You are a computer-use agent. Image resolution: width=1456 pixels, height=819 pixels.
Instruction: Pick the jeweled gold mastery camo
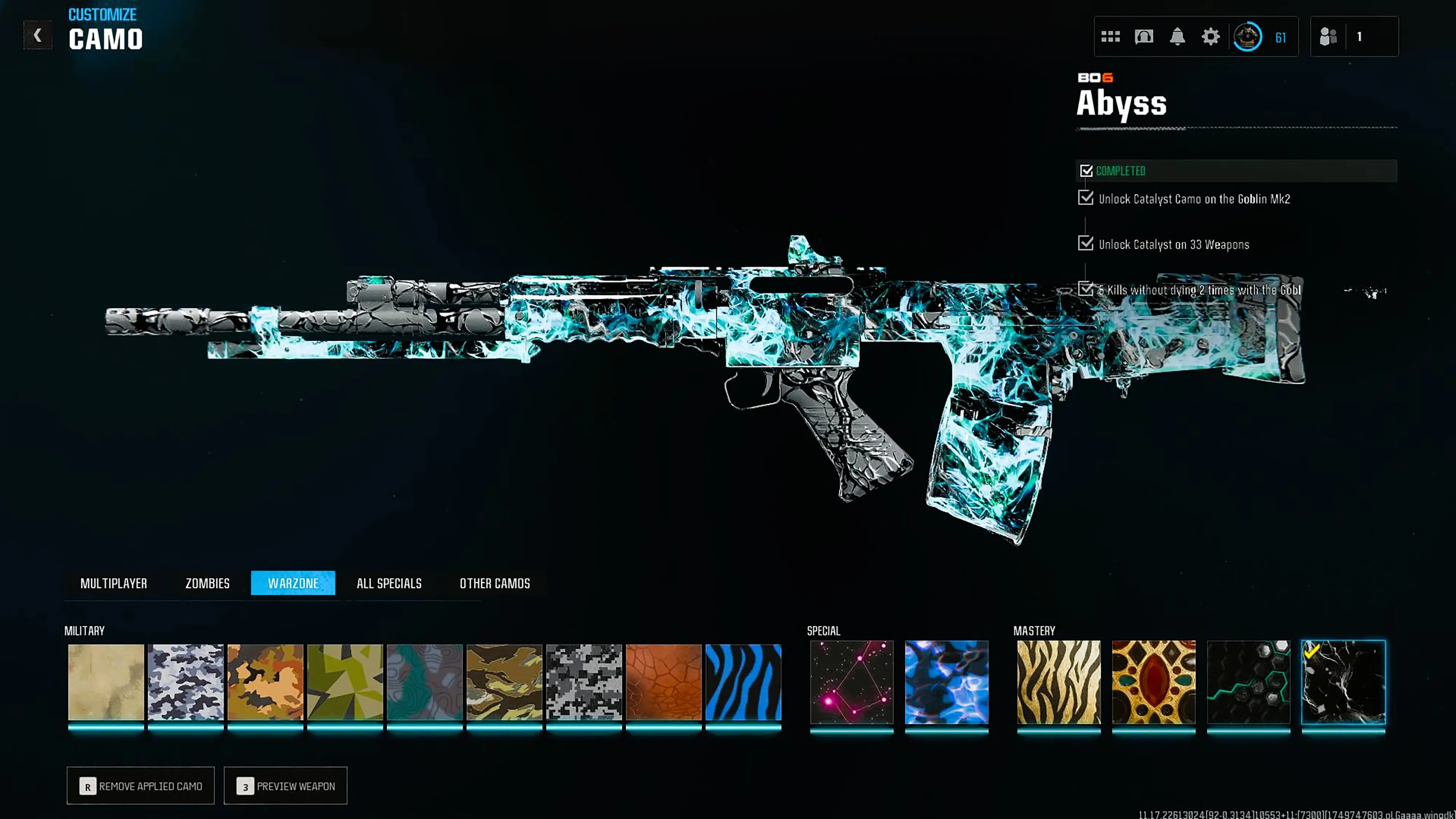click(1154, 682)
